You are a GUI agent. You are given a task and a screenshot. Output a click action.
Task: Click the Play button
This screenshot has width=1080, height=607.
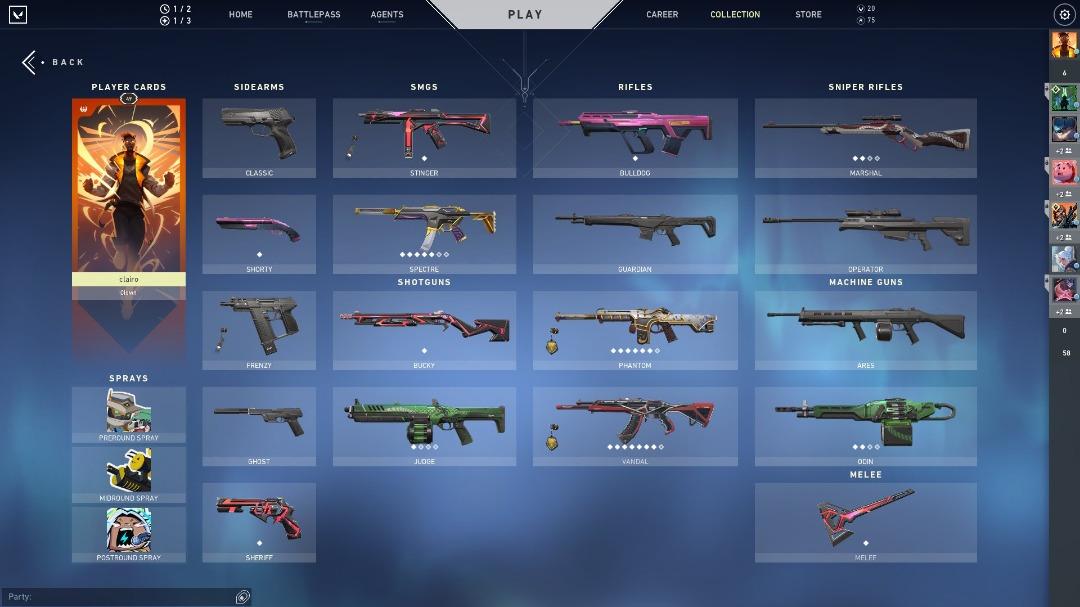click(x=525, y=15)
